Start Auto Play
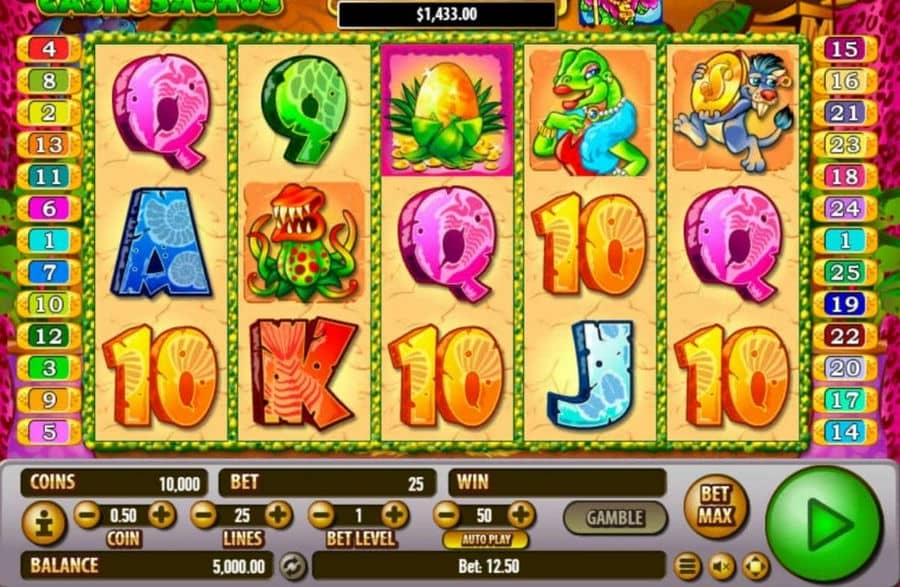 485,540
